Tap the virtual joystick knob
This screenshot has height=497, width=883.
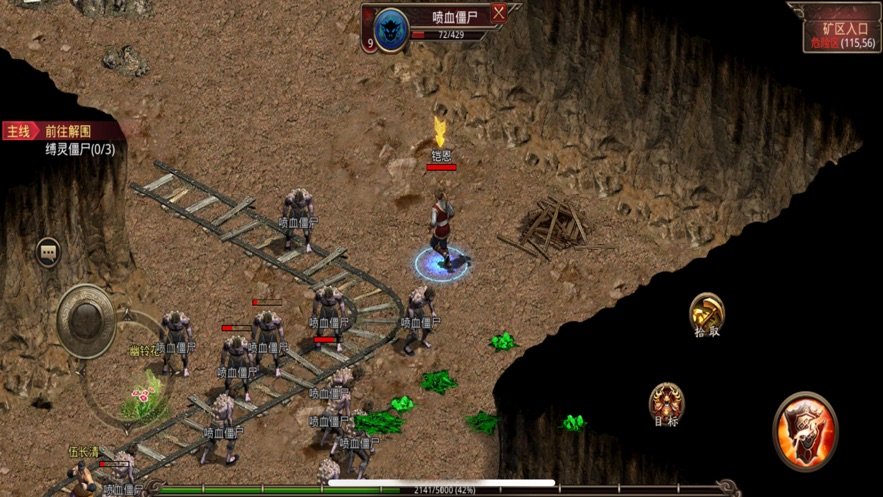click(x=85, y=319)
